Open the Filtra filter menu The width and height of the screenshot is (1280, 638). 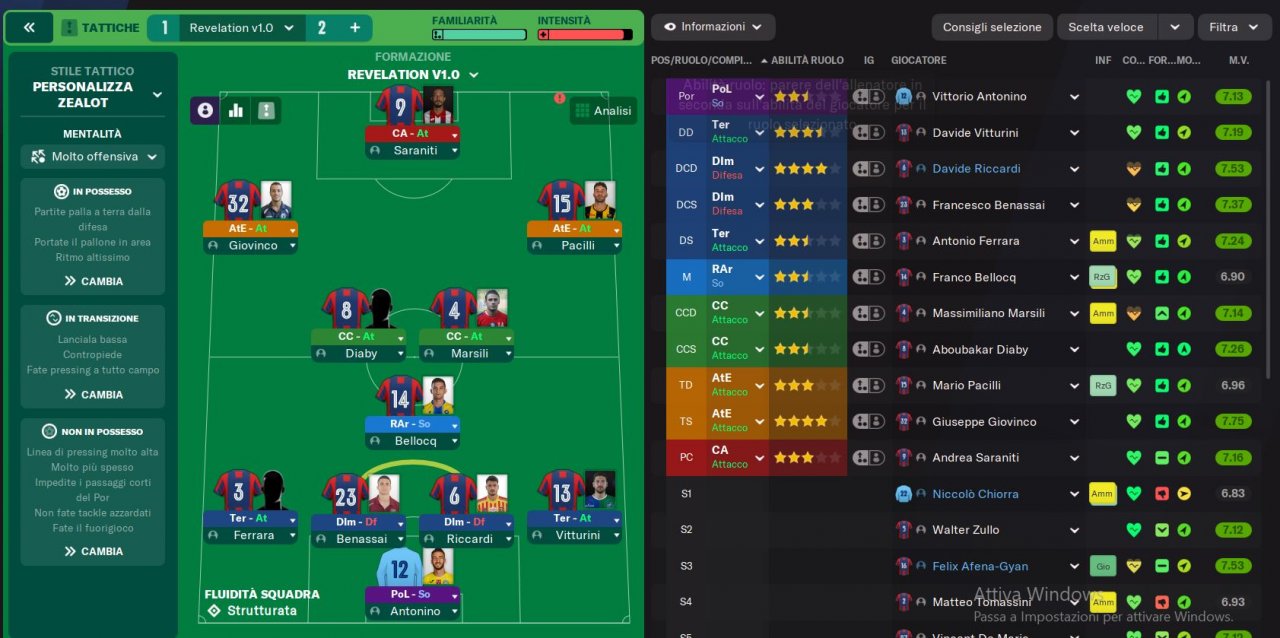click(x=1233, y=27)
